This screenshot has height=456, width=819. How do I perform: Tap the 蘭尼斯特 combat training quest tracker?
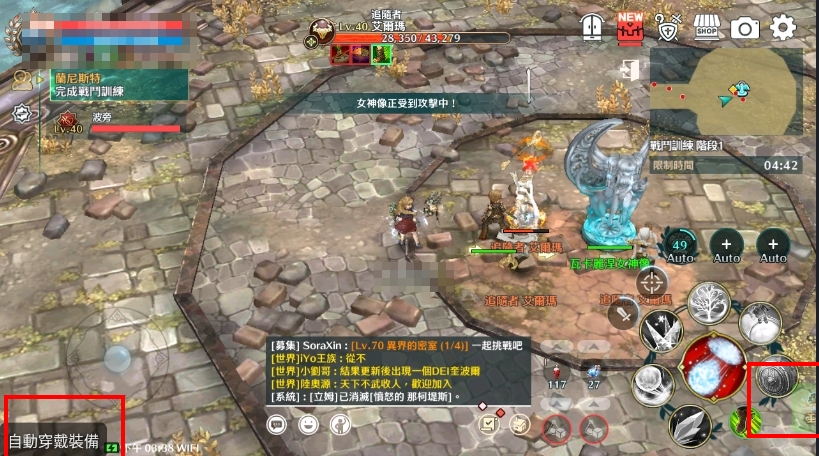(x=110, y=83)
